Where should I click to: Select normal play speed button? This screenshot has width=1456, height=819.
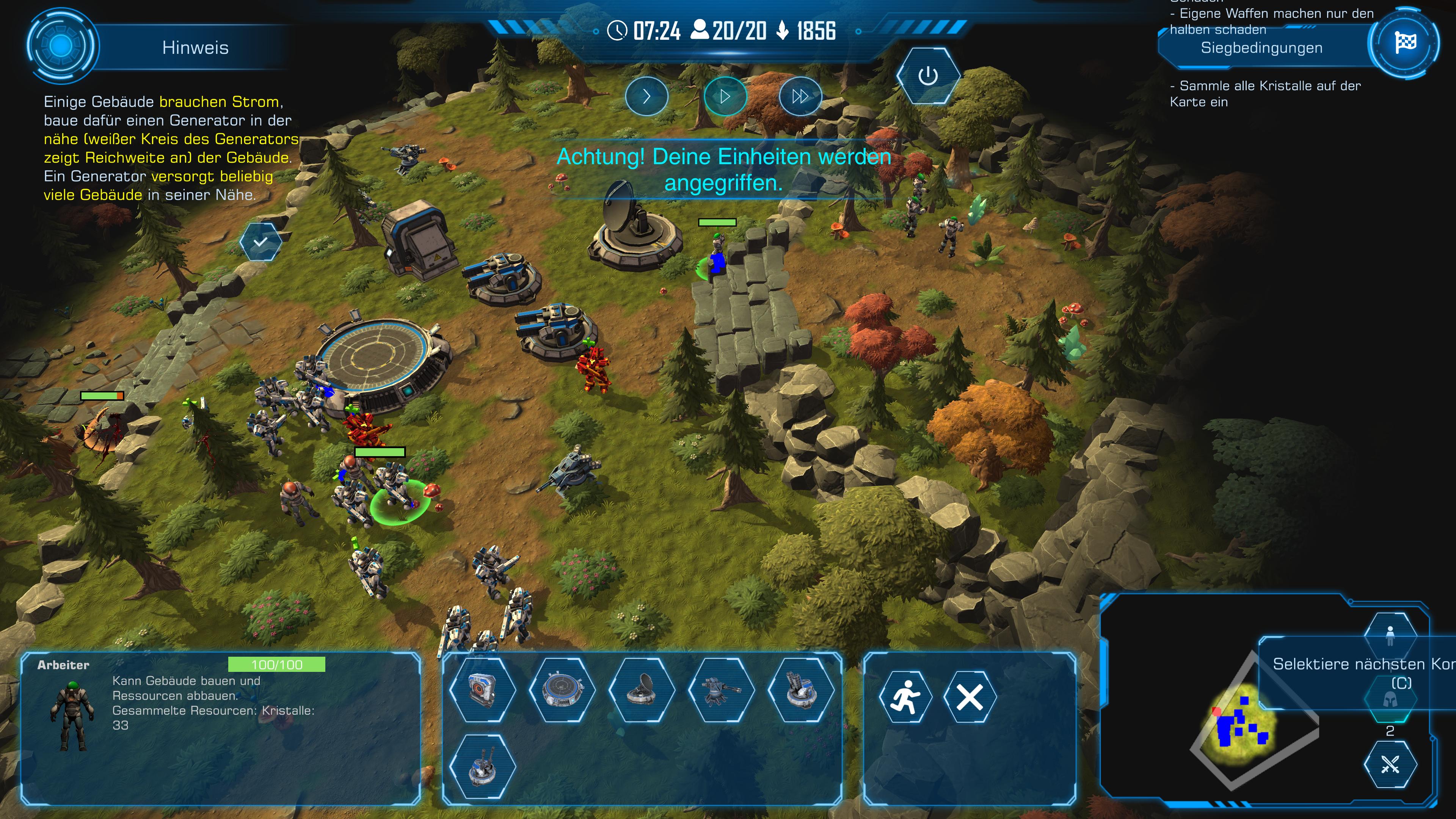point(725,97)
